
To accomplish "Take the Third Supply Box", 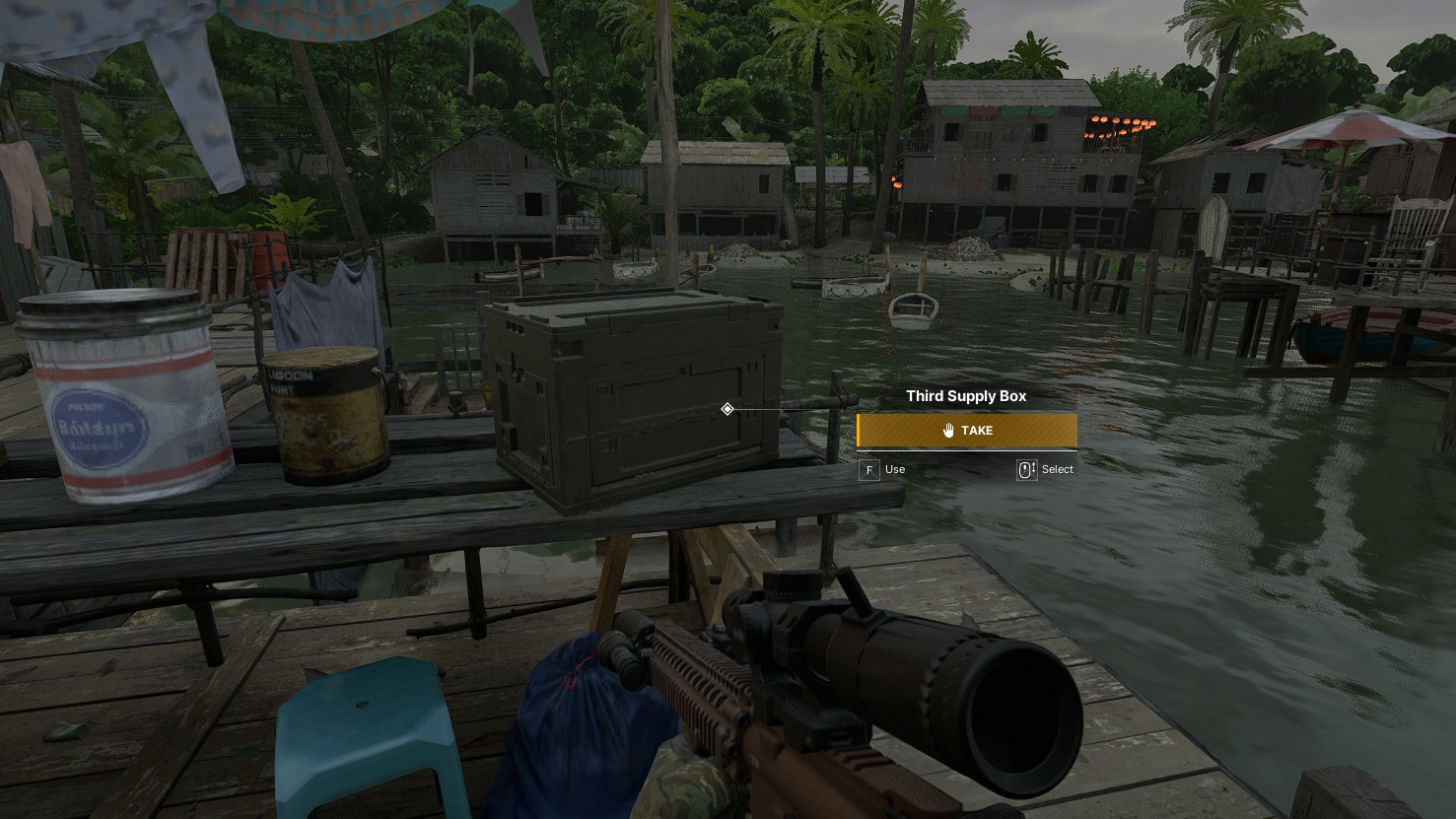I will 966,431.
